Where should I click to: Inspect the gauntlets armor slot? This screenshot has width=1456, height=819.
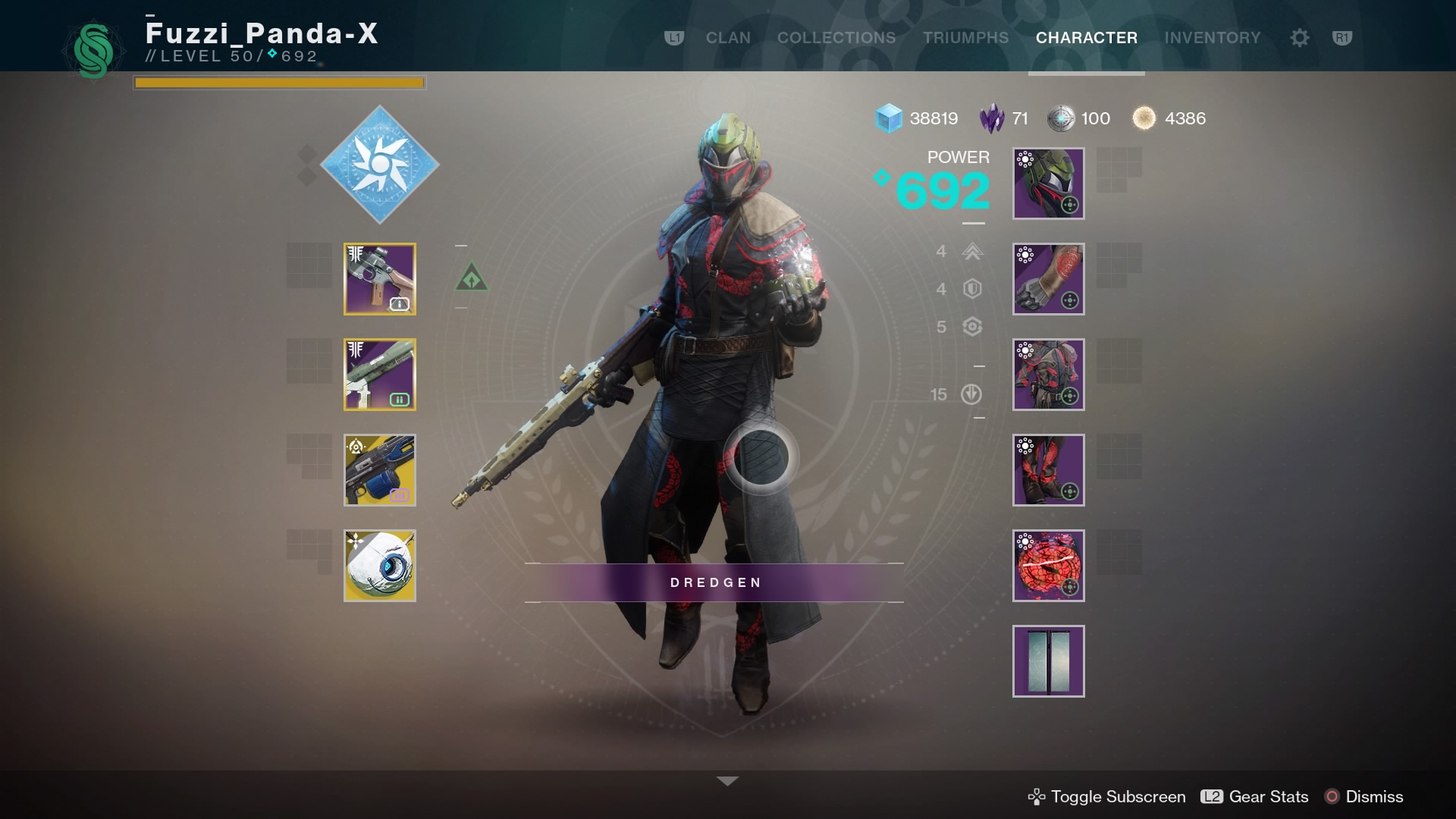1048,279
